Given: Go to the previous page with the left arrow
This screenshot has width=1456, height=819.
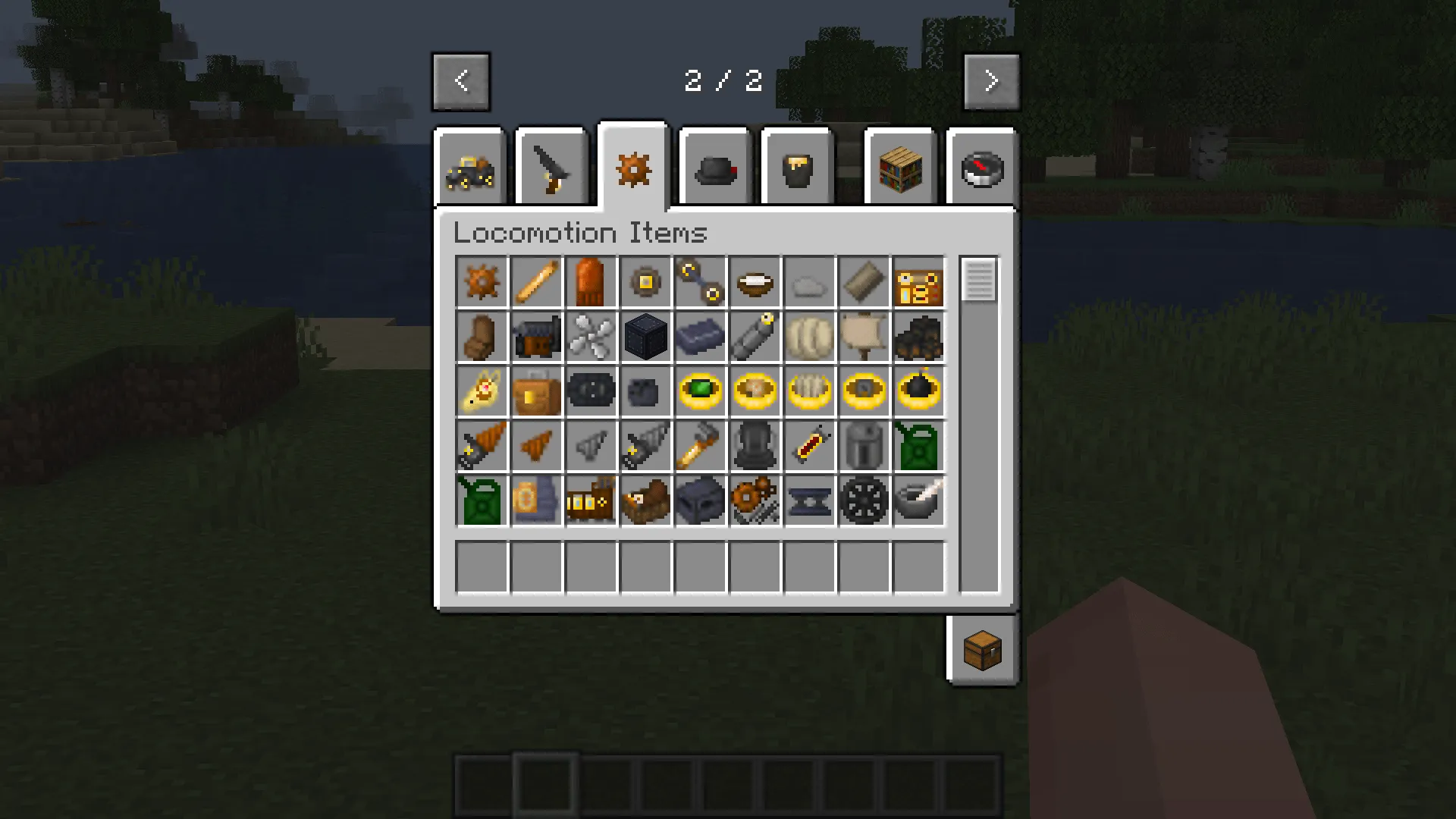Looking at the screenshot, I should pos(461,81).
